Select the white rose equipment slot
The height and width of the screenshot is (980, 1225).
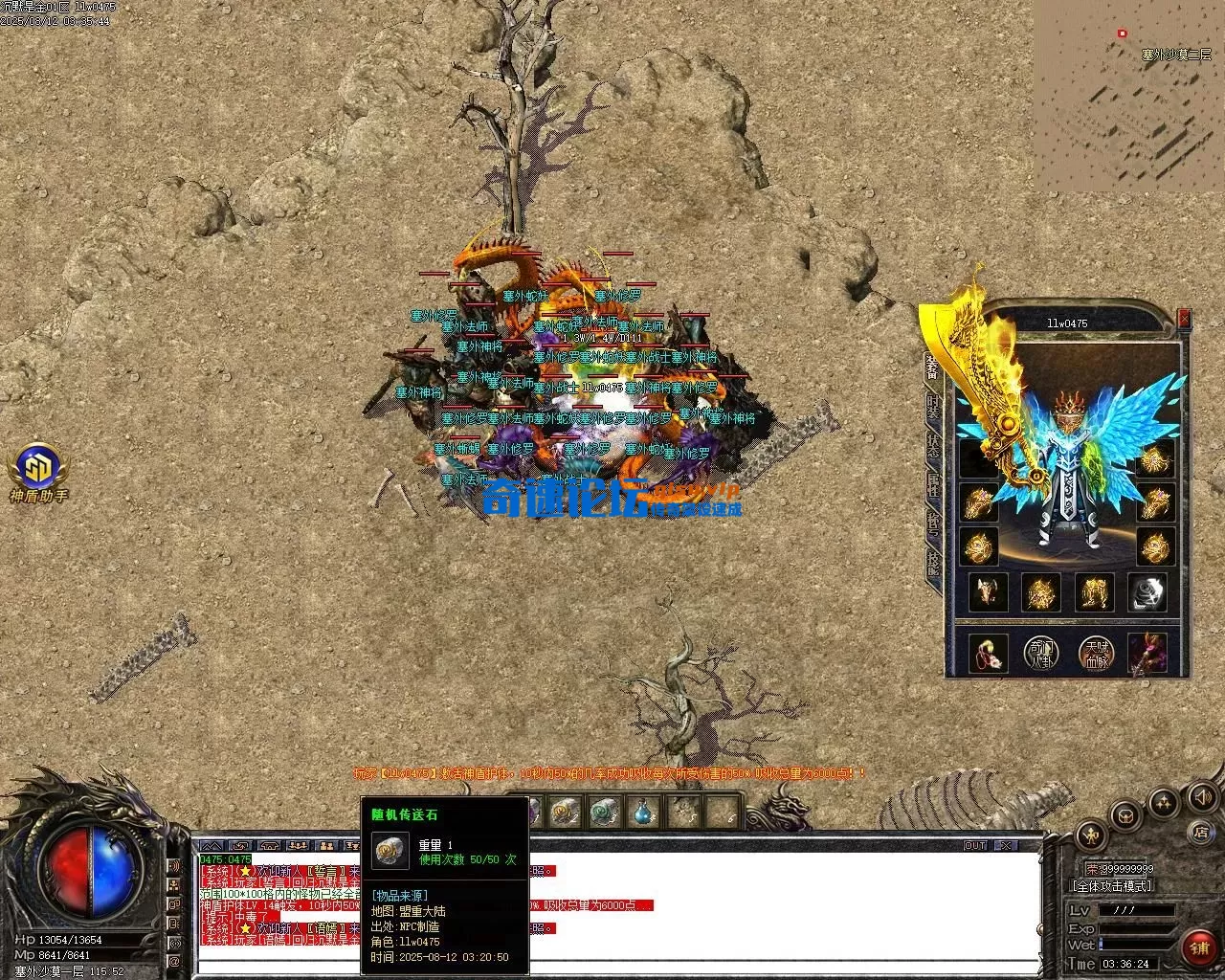(x=1147, y=593)
